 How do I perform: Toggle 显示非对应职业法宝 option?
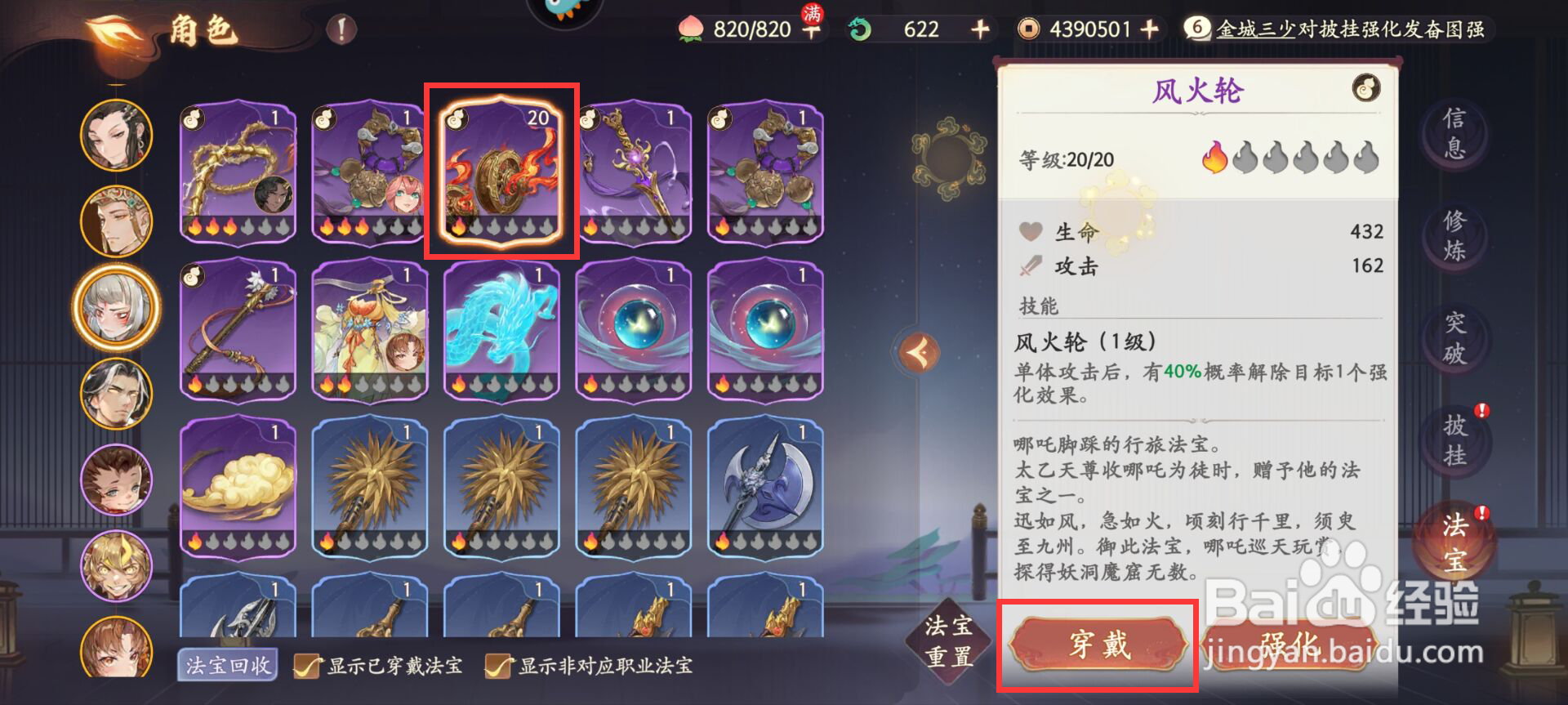click(x=497, y=664)
